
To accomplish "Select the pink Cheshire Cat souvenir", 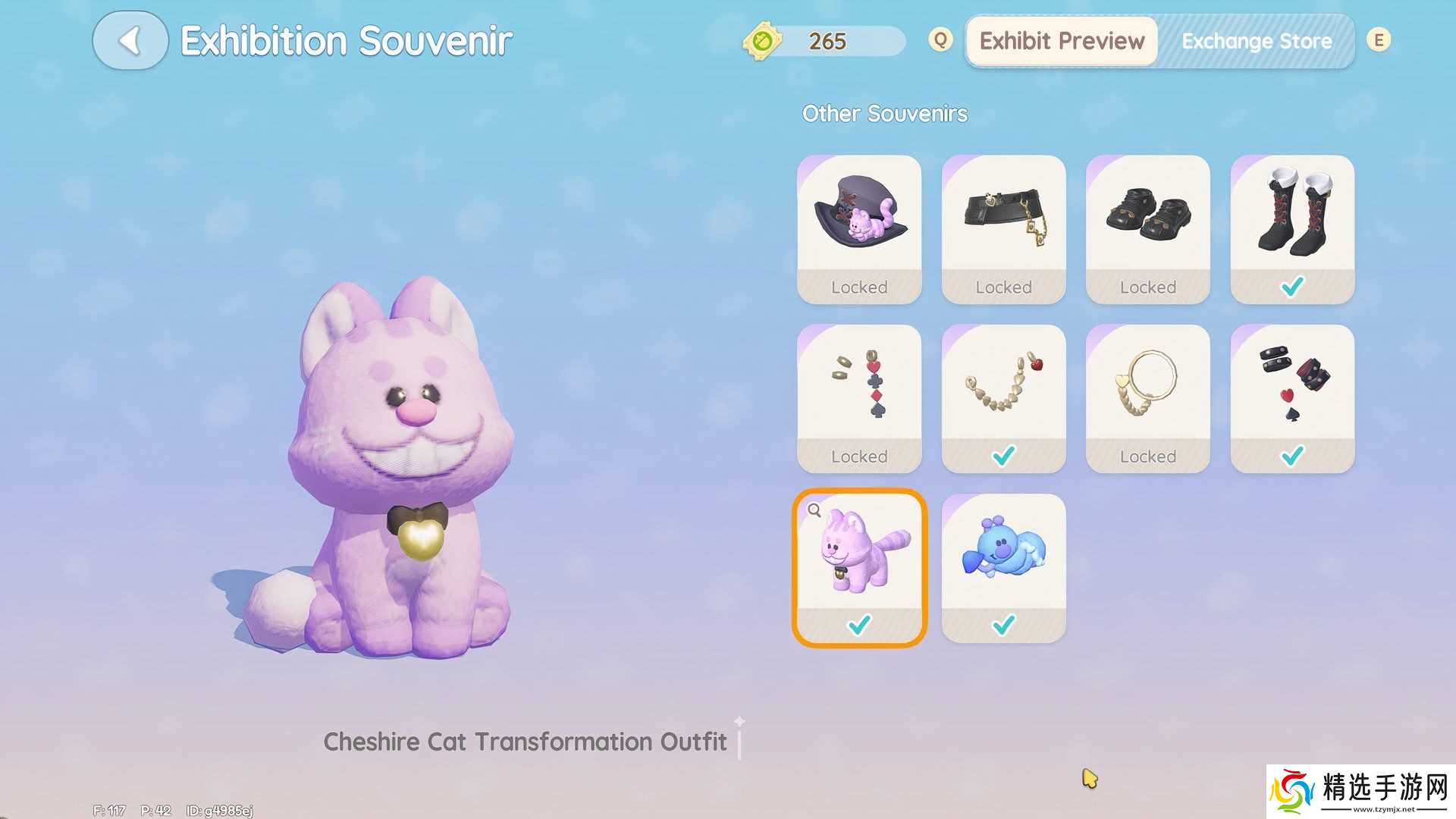I will coord(859,567).
